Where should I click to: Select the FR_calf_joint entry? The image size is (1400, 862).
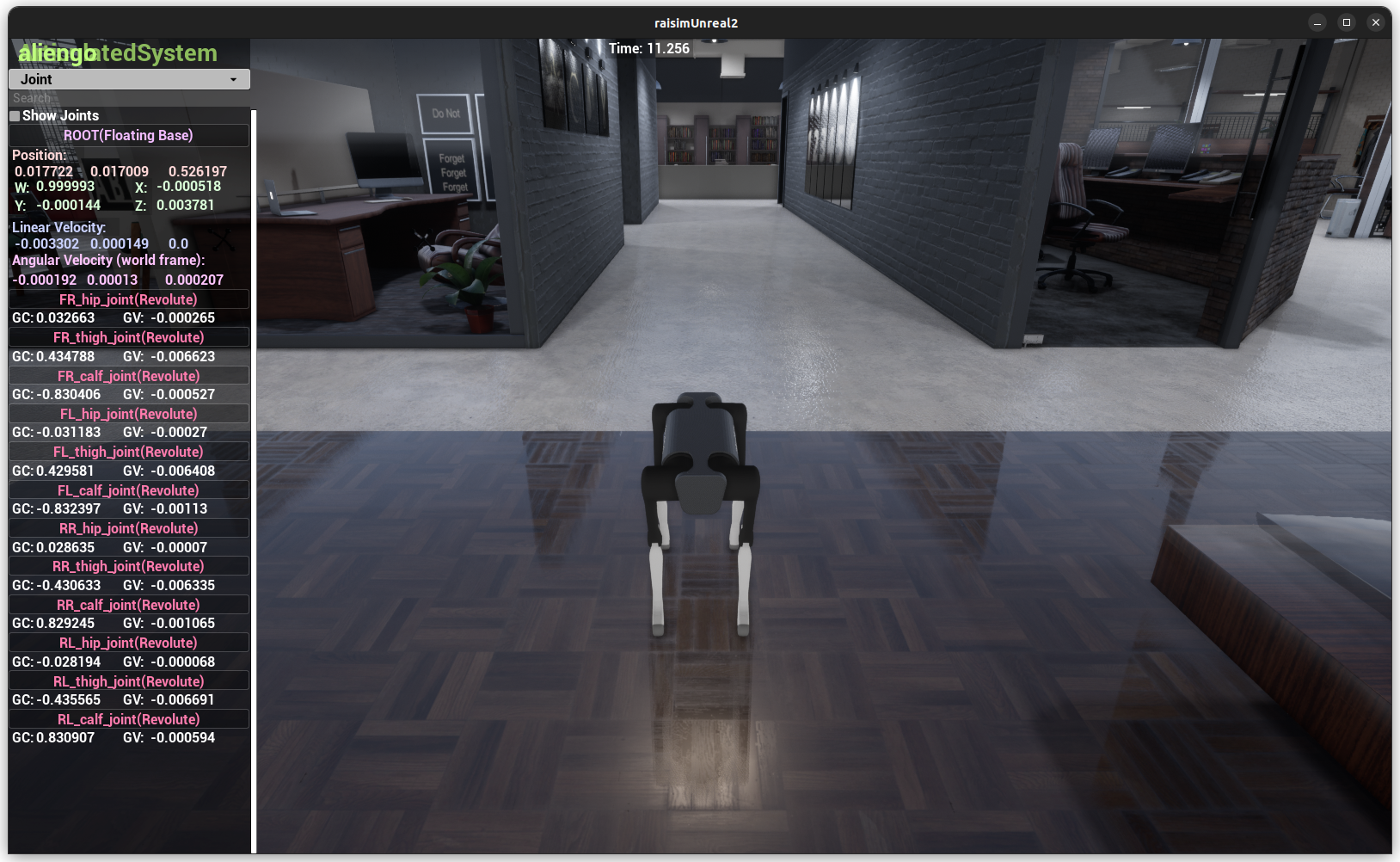pos(128,375)
